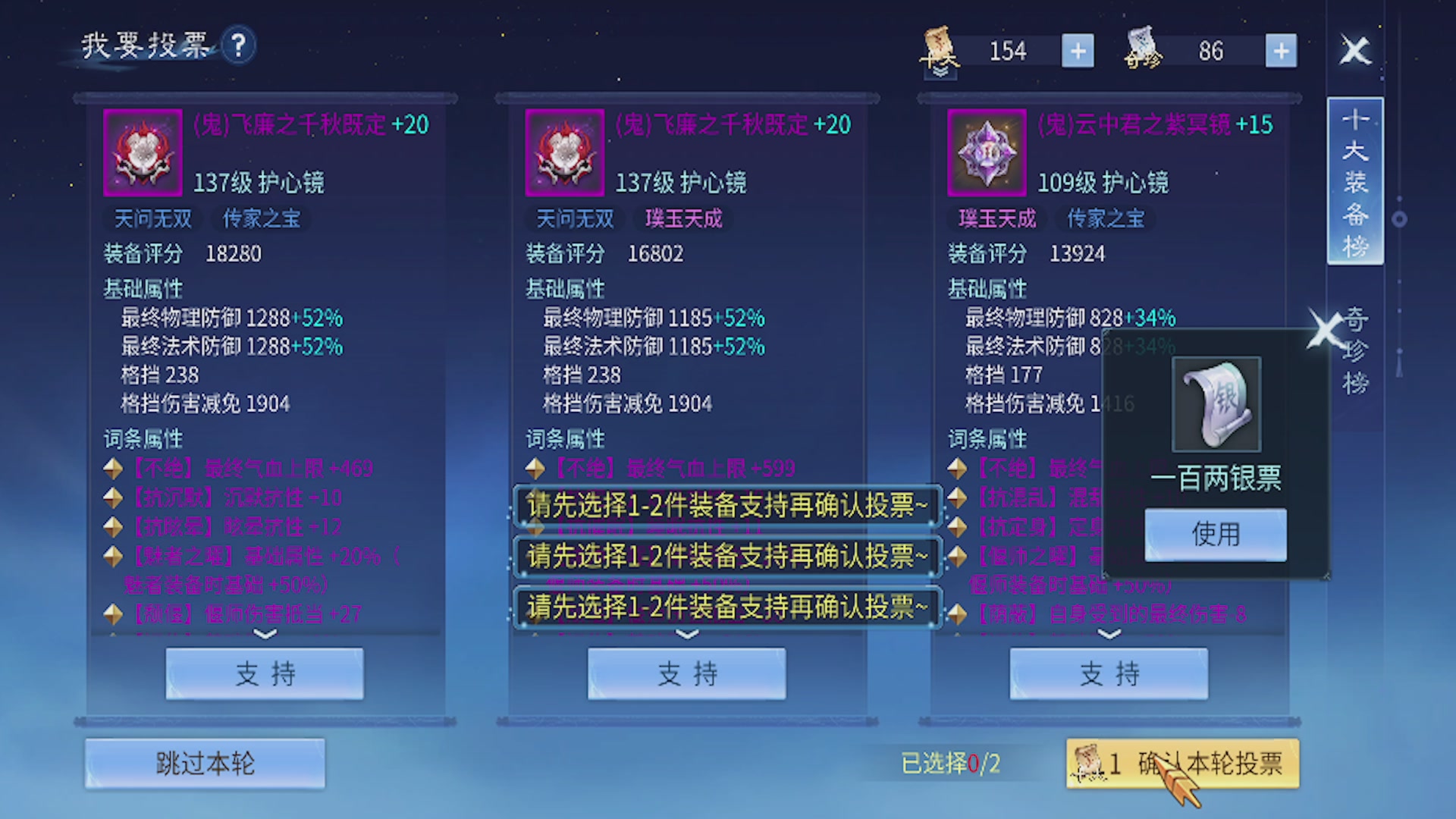The image size is (1456, 819).
Task: Click the 云中君之紫冥镜 equipment icon
Action: point(987,152)
